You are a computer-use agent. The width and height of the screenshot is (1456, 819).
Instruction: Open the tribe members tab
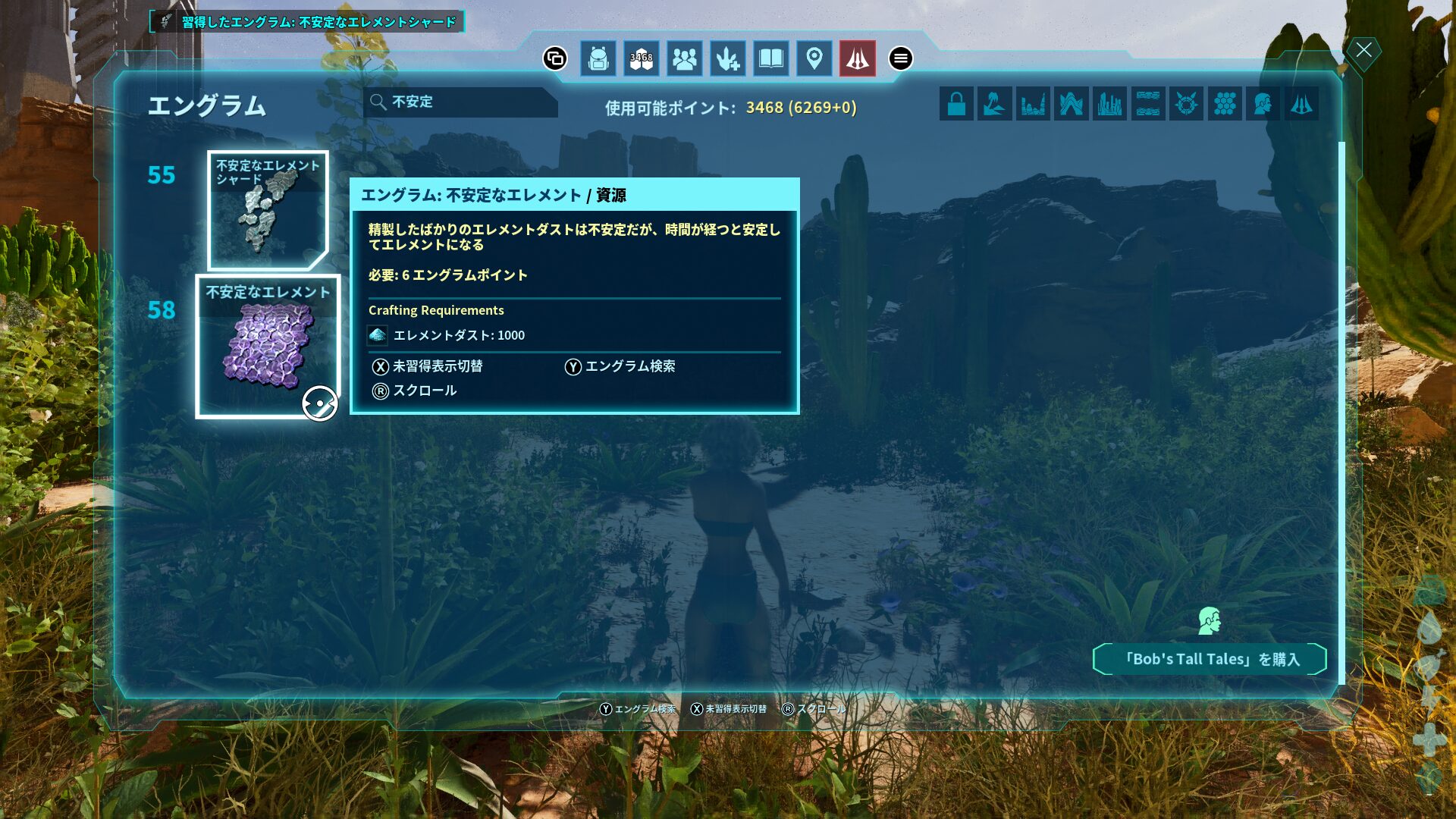[685, 58]
